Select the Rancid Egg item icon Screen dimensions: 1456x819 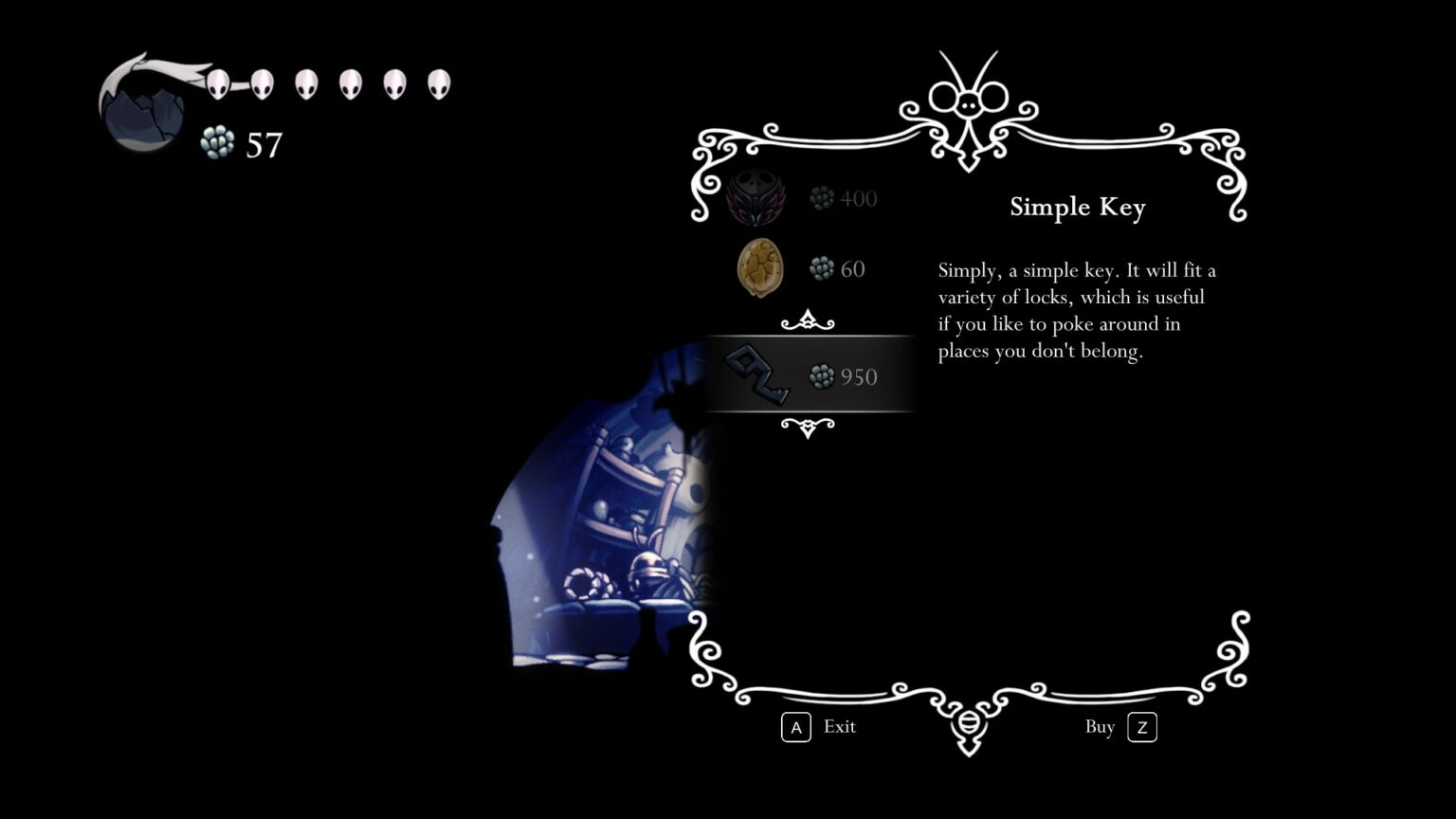coord(758,268)
